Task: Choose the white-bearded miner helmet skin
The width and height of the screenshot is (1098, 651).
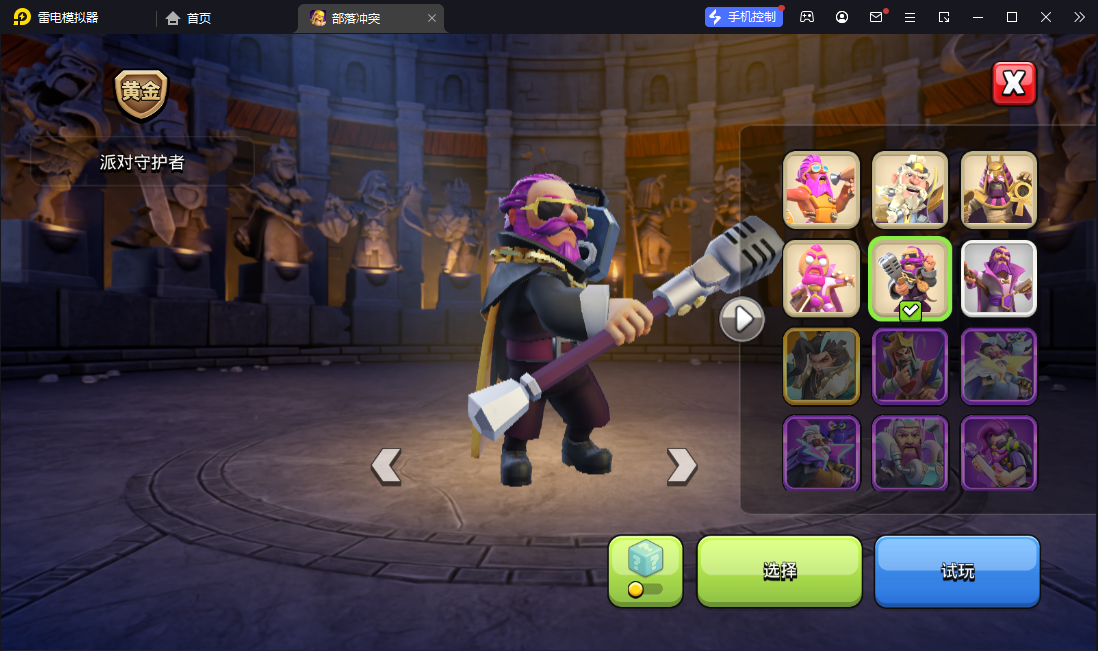Action: point(910,189)
